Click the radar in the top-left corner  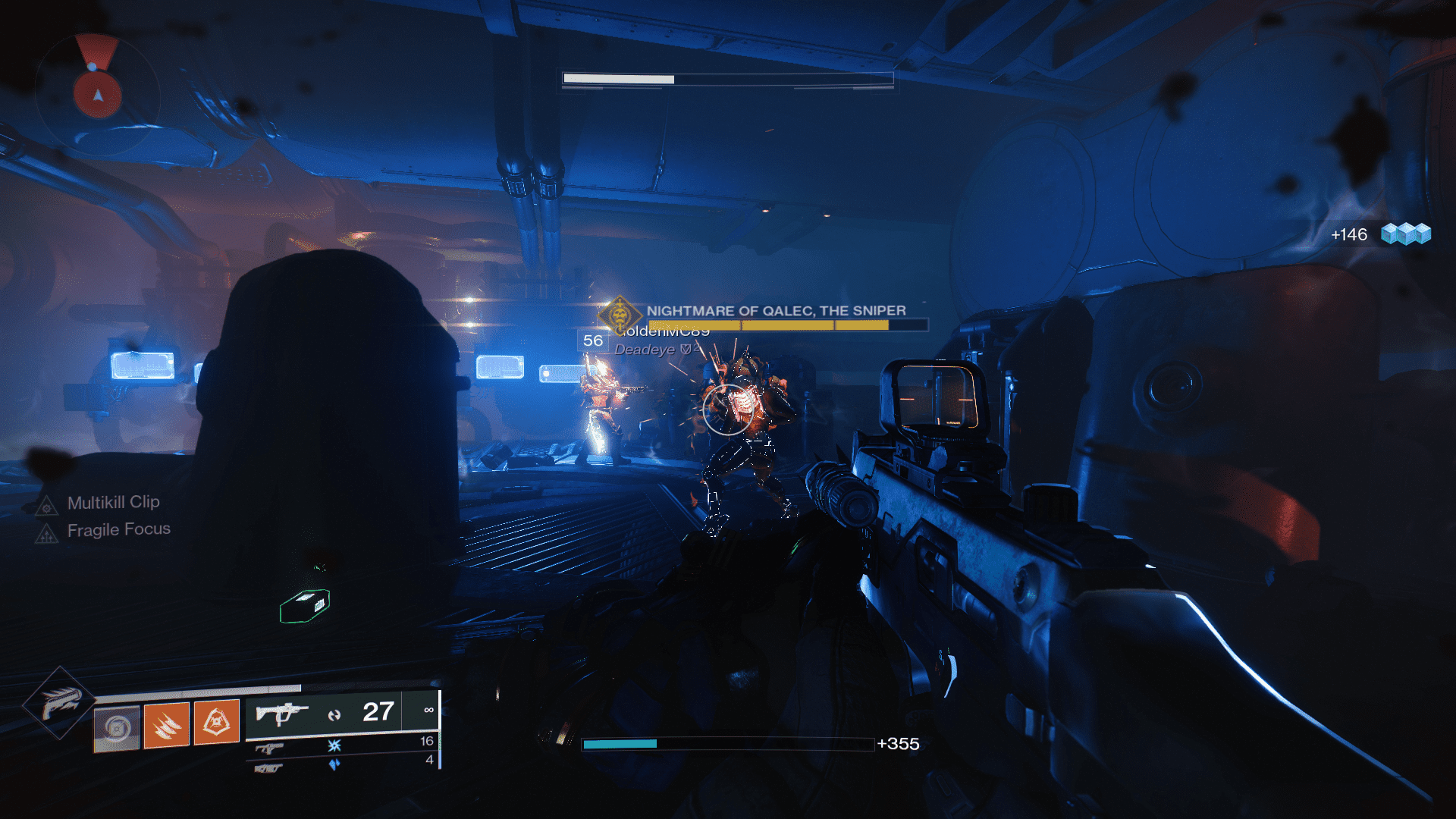(x=97, y=94)
